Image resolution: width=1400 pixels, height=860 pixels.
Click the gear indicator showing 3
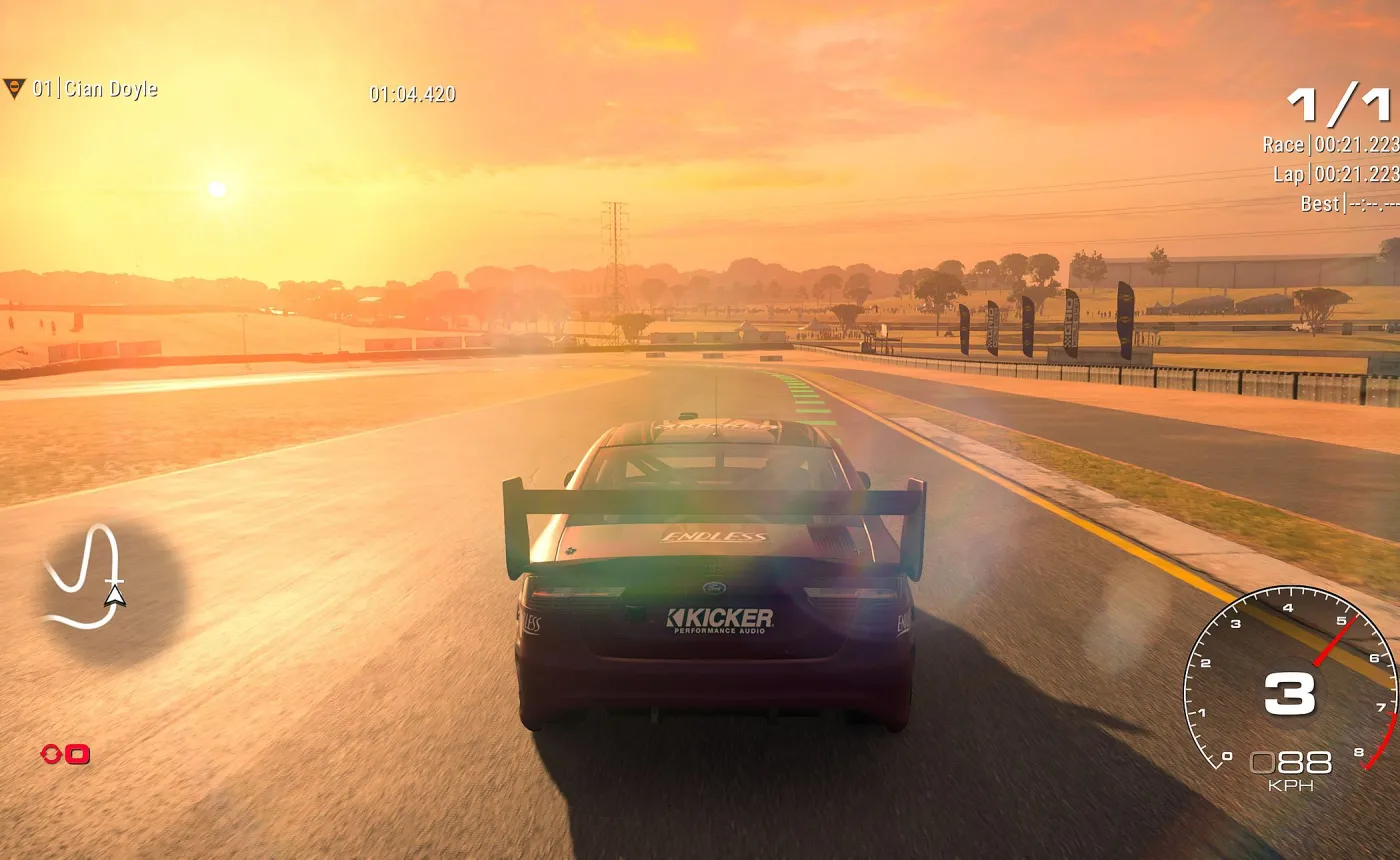click(1290, 694)
